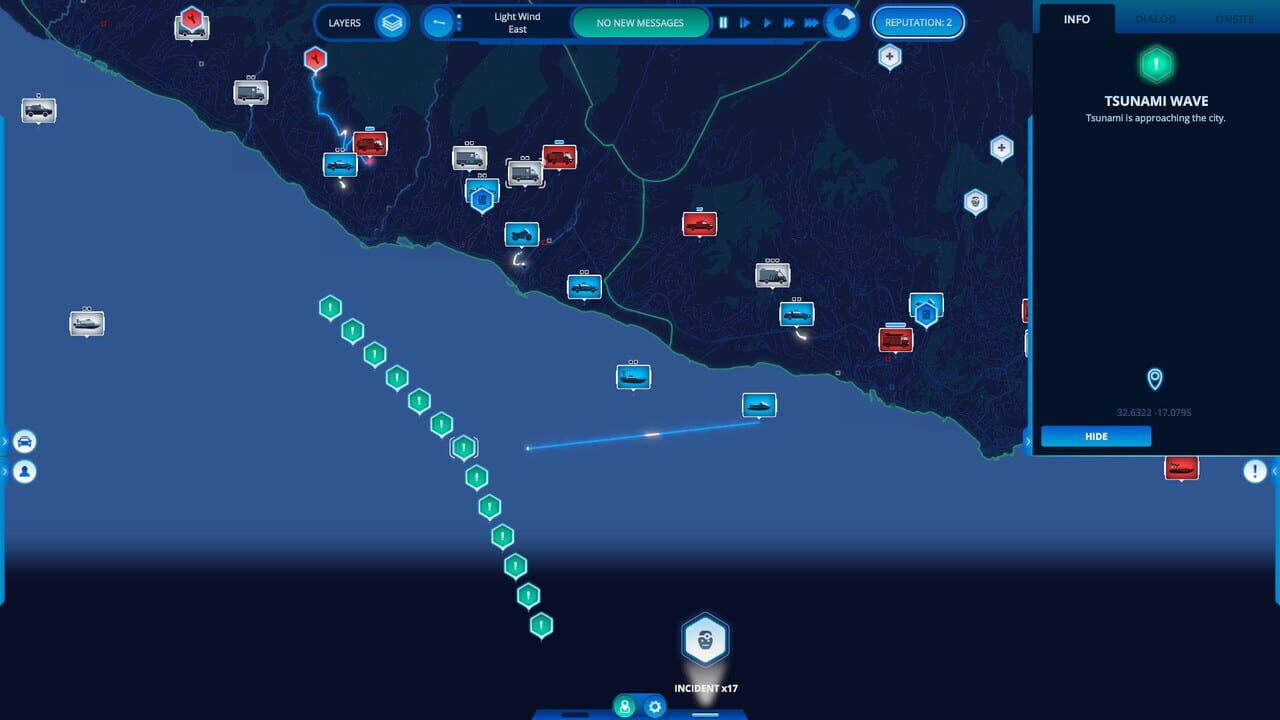This screenshot has width=1280, height=720.
Task: Pause the simulation with the pause button
Action: [x=723, y=22]
